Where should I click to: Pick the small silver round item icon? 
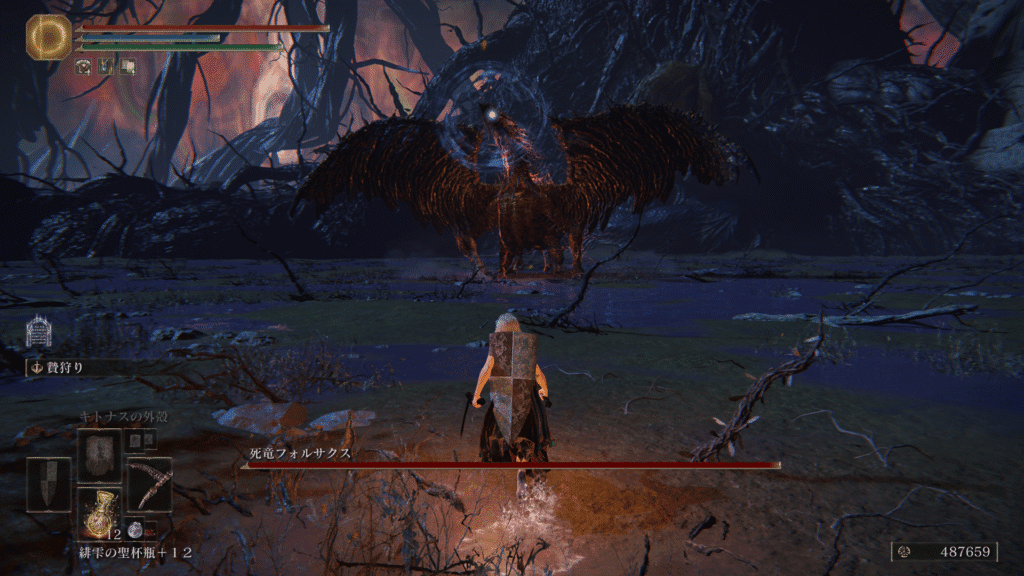134,533
